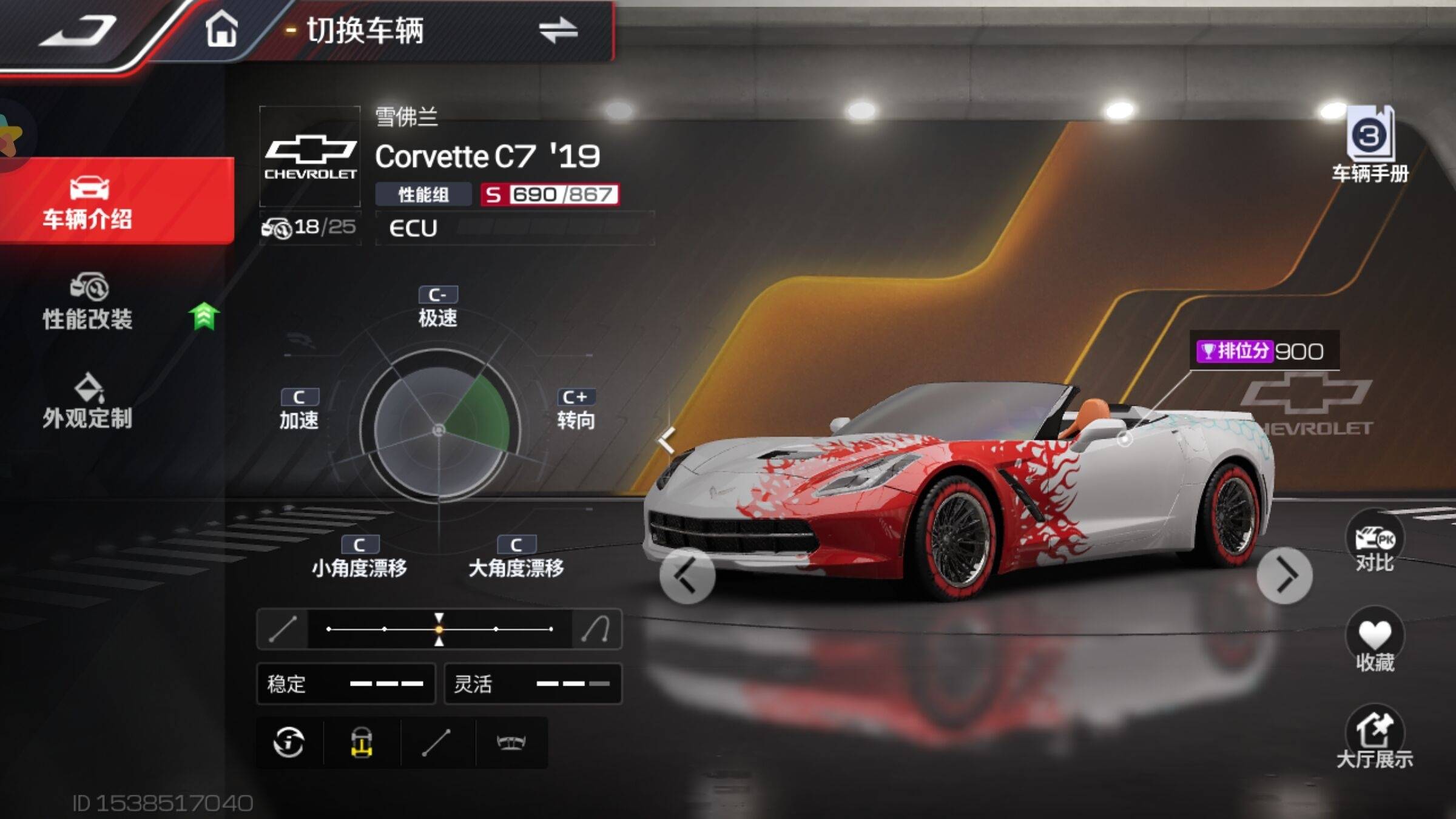The image size is (1456, 819).
Task: Open the 外观定制 appearance customization tab
Action: tap(88, 402)
